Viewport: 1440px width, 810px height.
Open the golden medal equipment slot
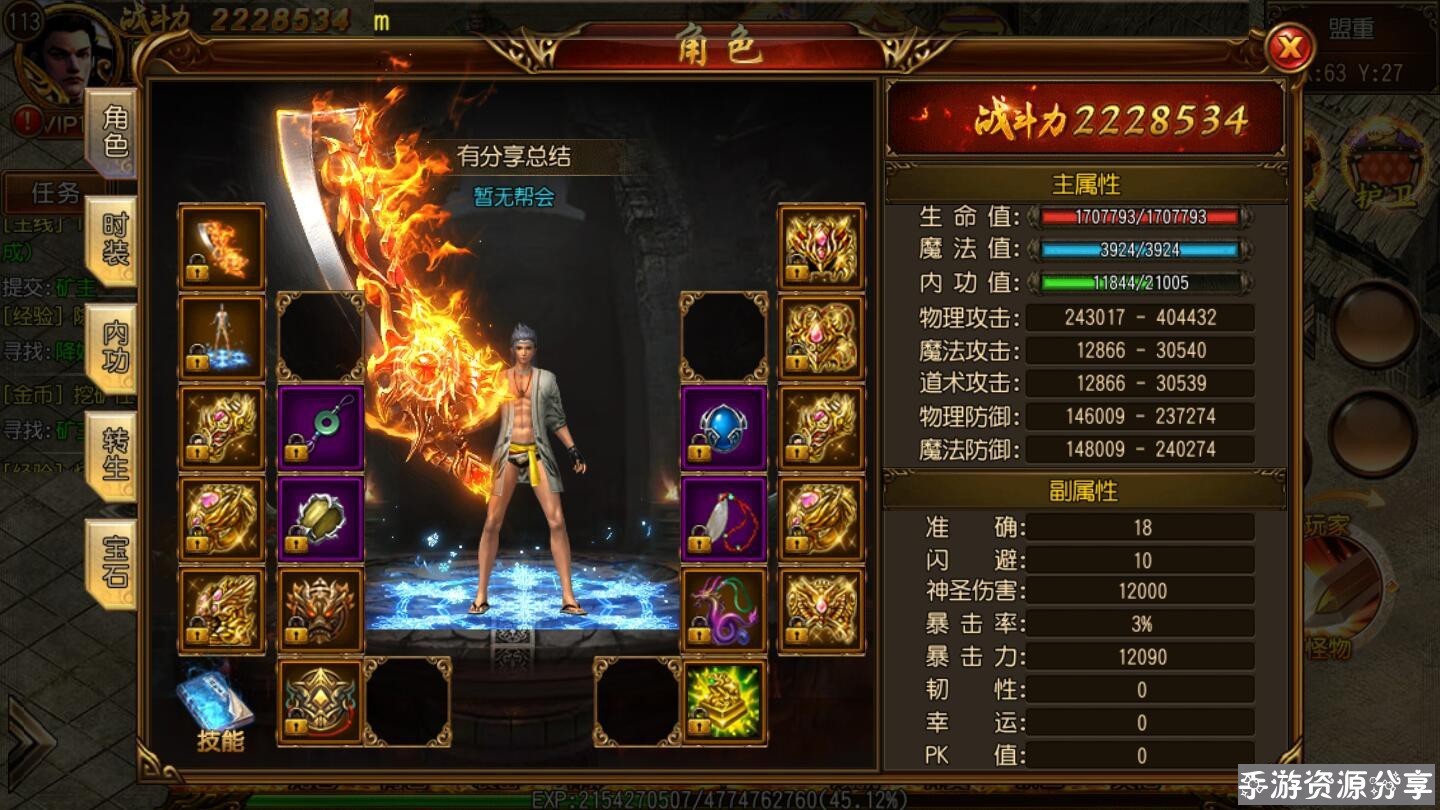(x=320, y=701)
